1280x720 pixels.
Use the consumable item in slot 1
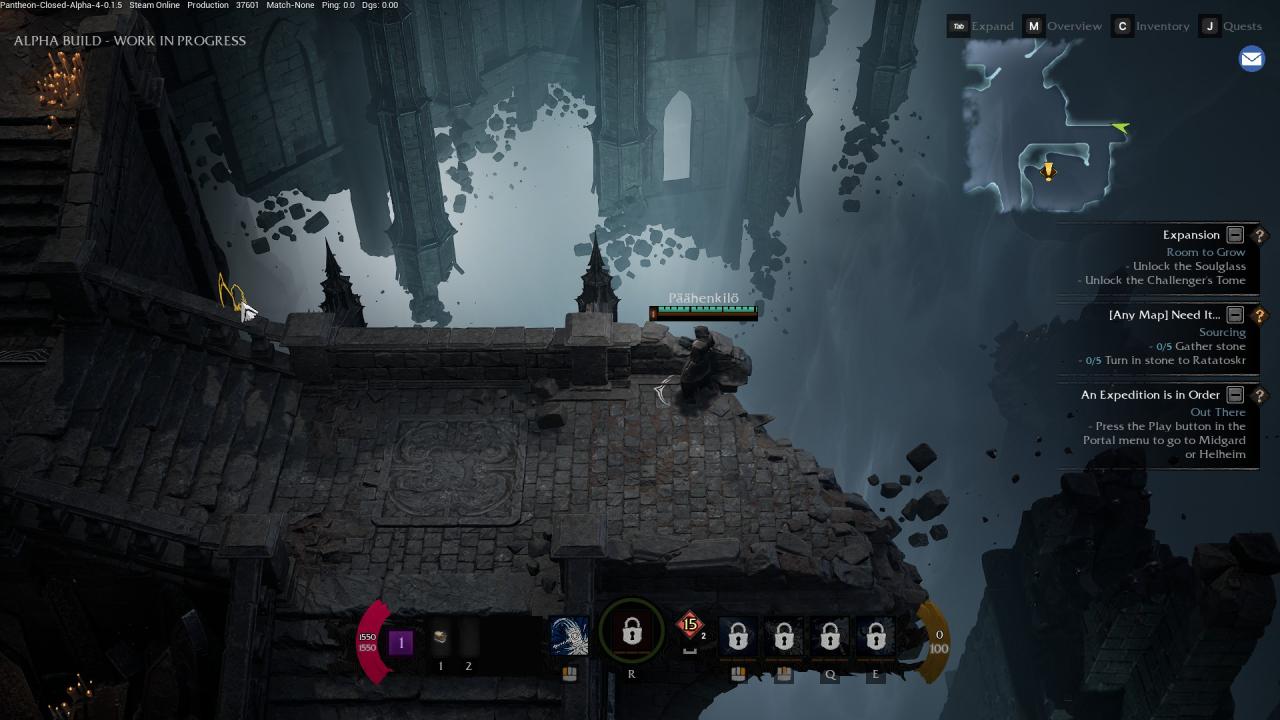pos(440,638)
